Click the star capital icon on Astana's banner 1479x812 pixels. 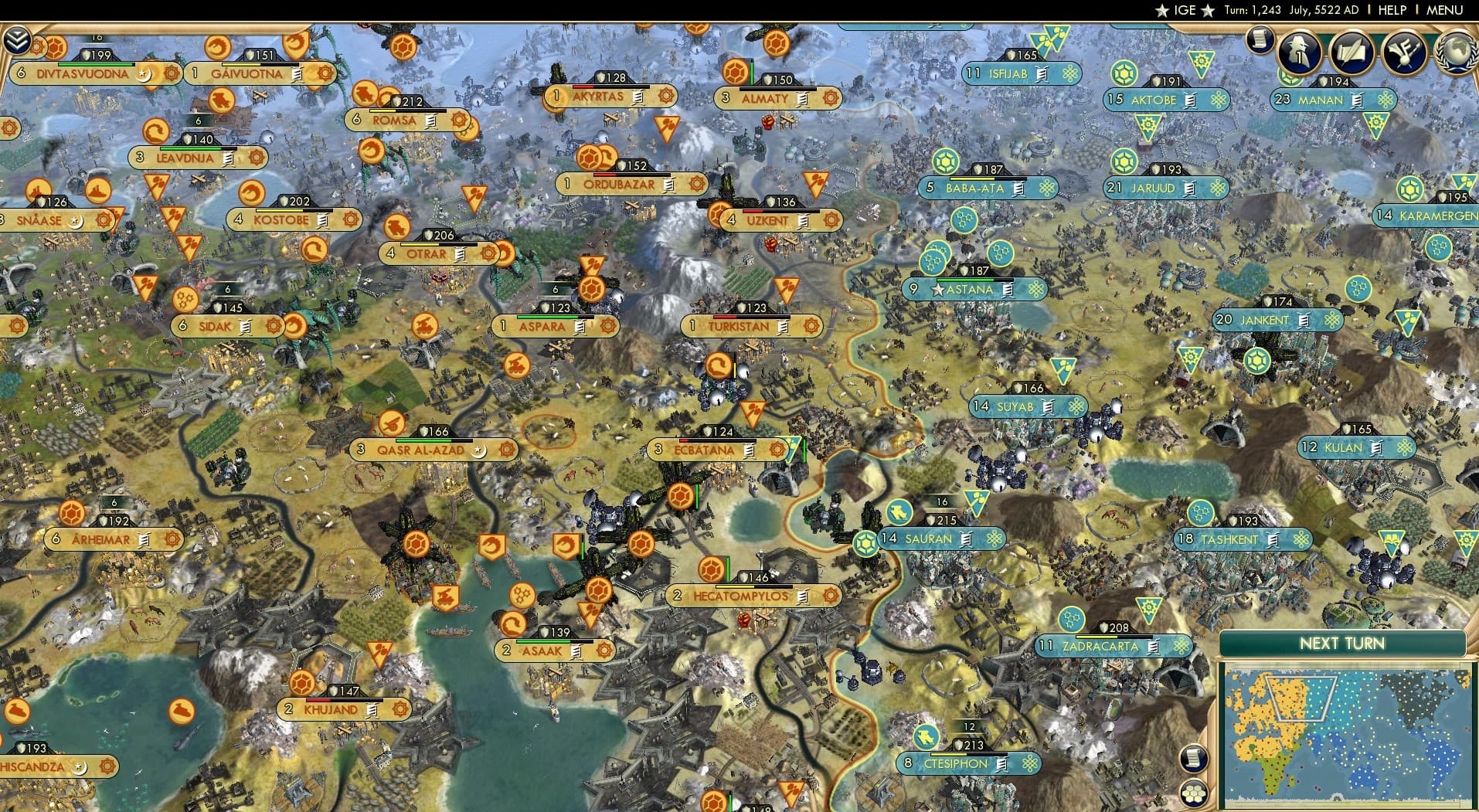937,289
